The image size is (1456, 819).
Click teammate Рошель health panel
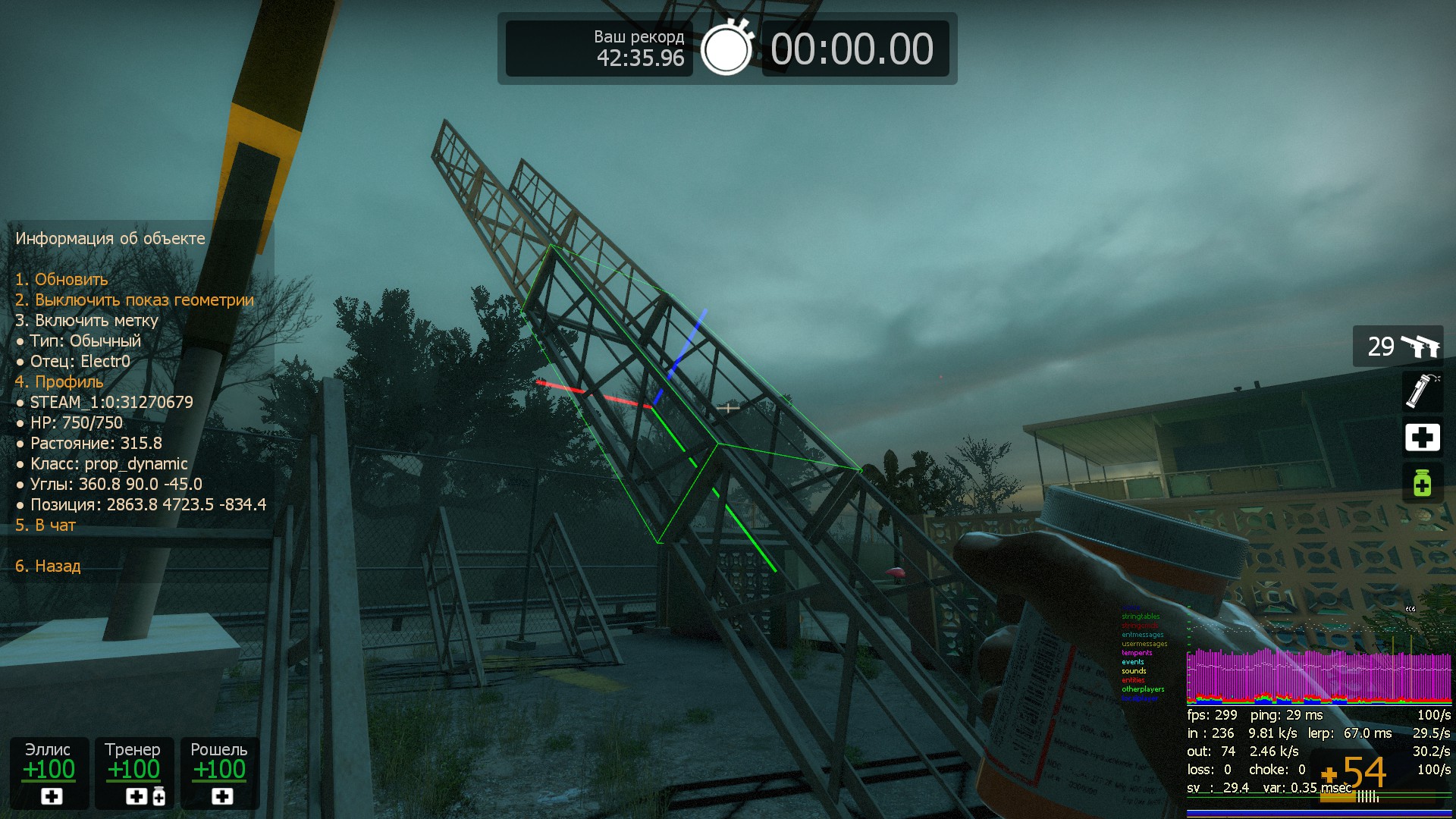(x=220, y=773)
